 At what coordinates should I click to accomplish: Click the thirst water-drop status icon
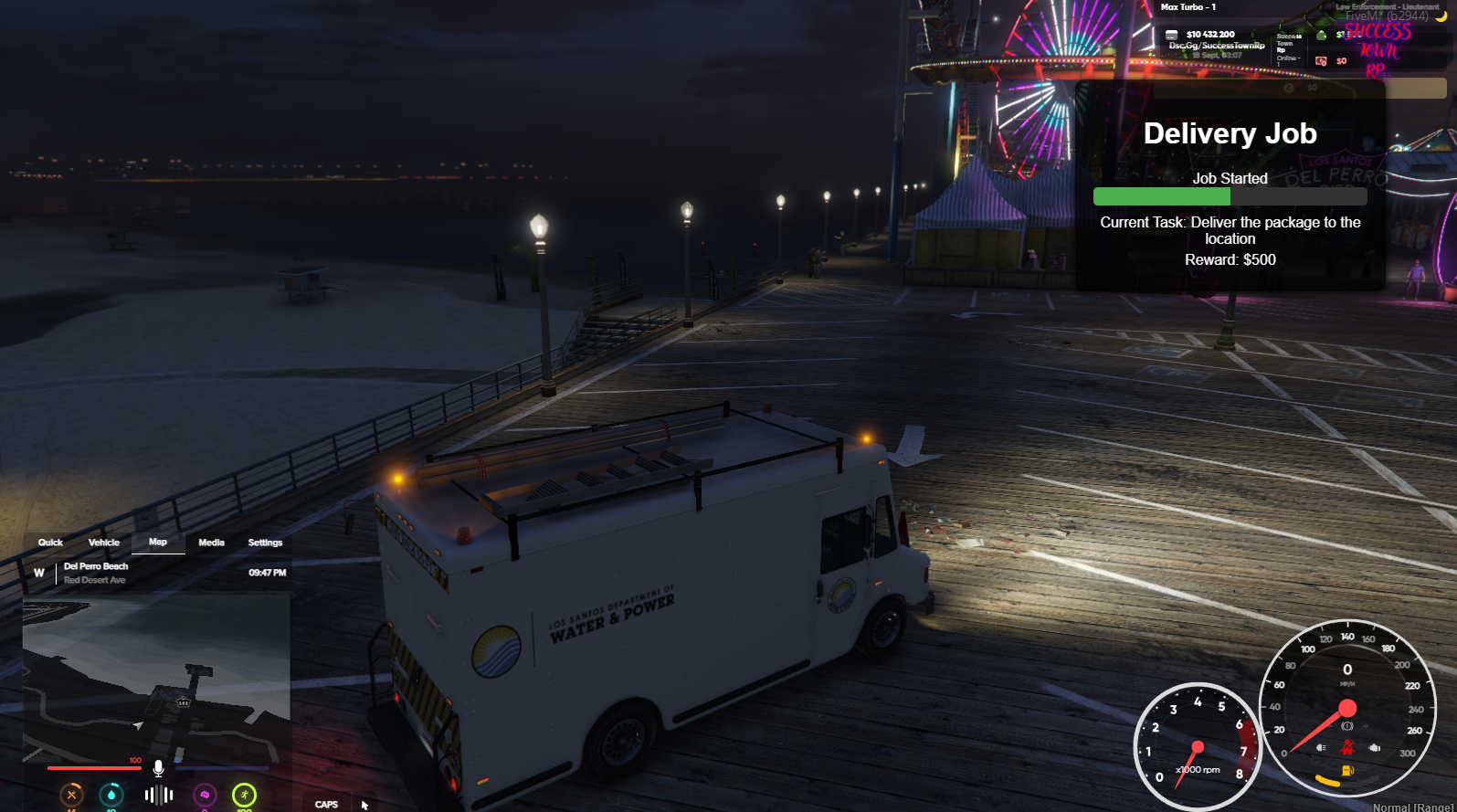point(111,795)
